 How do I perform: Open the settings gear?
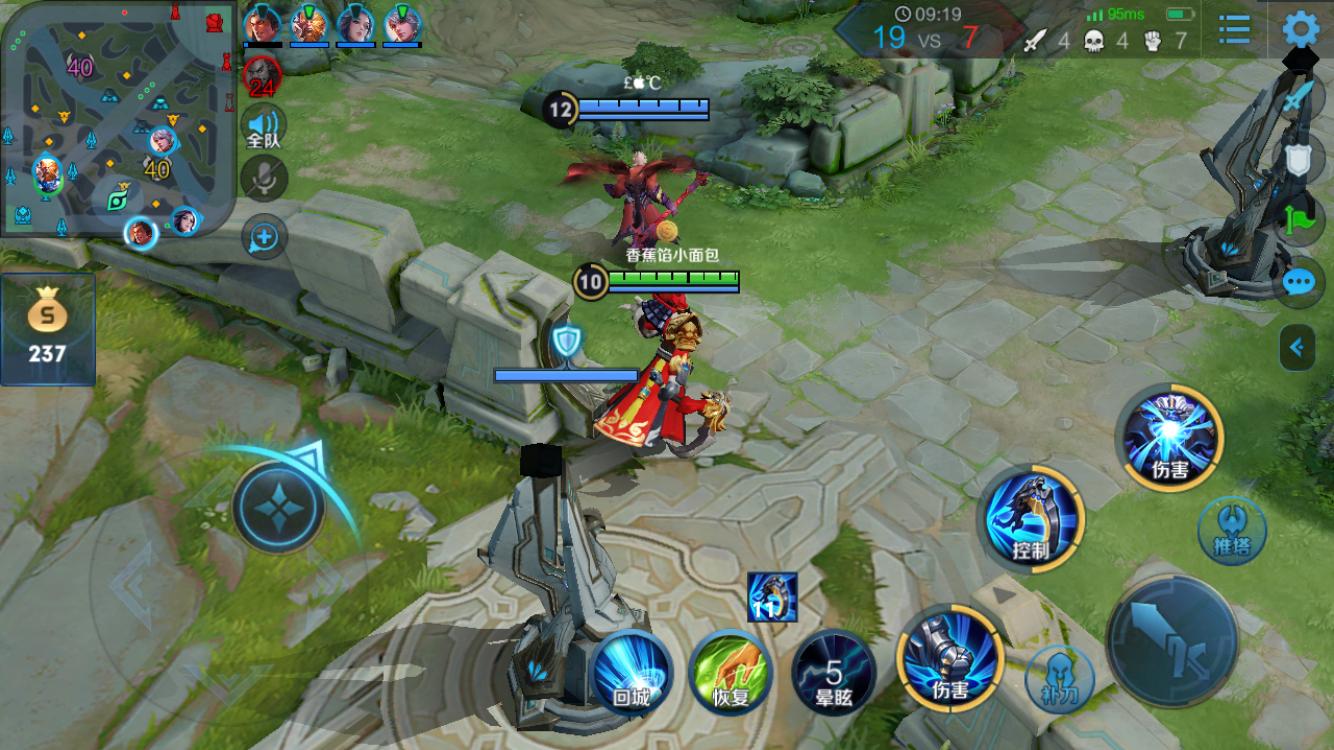pos(1300,30)
